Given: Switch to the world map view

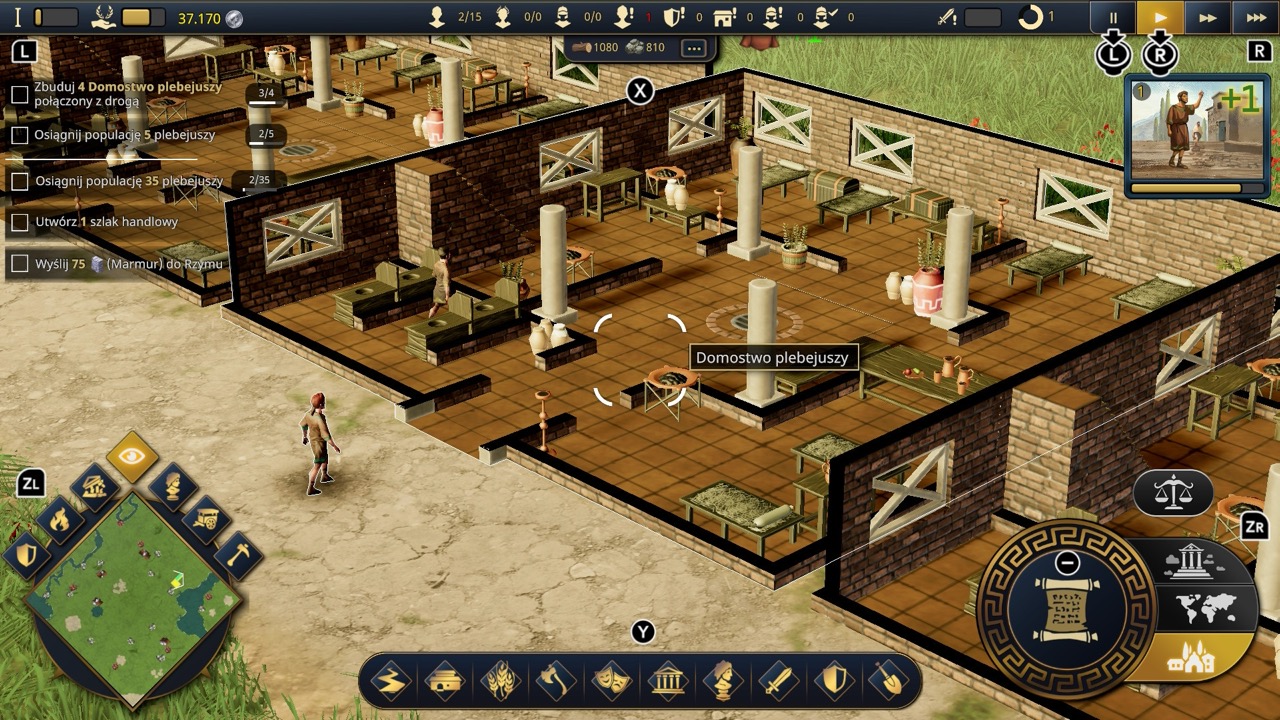Looking at the screenshot, I should (x=1205, y=608).
